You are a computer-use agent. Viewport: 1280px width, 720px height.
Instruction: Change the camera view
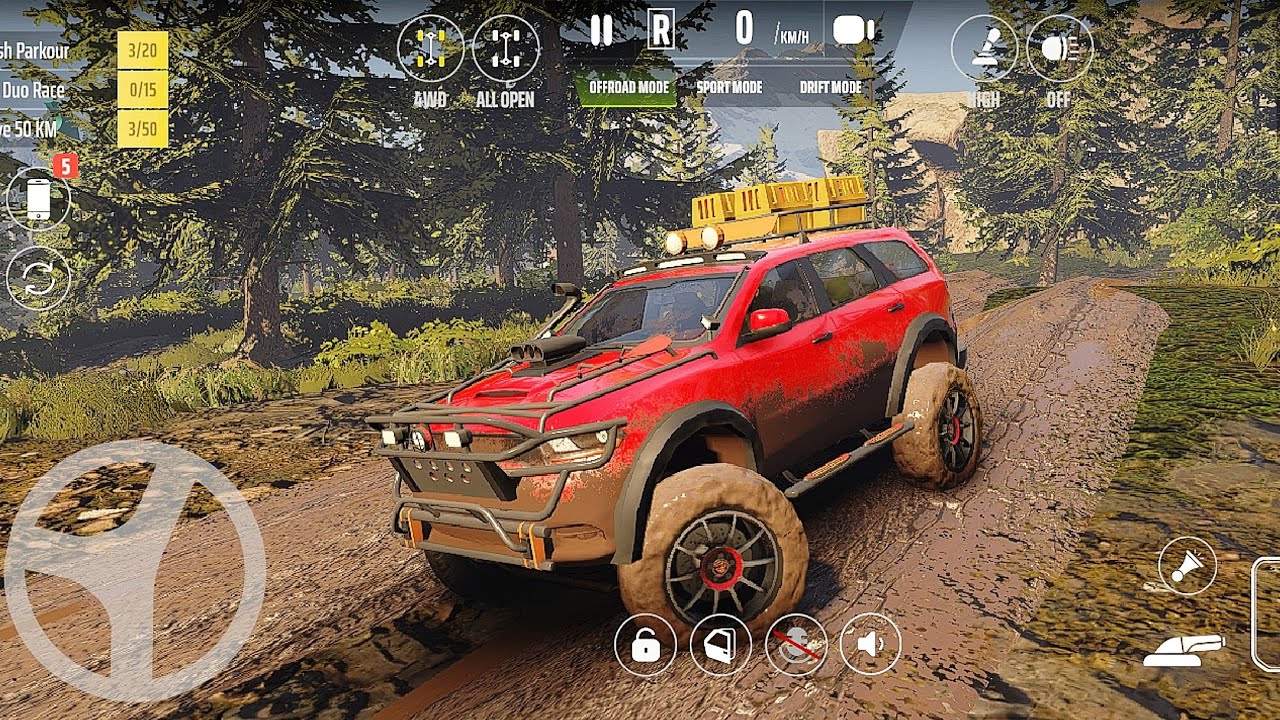tap(853, 31)
